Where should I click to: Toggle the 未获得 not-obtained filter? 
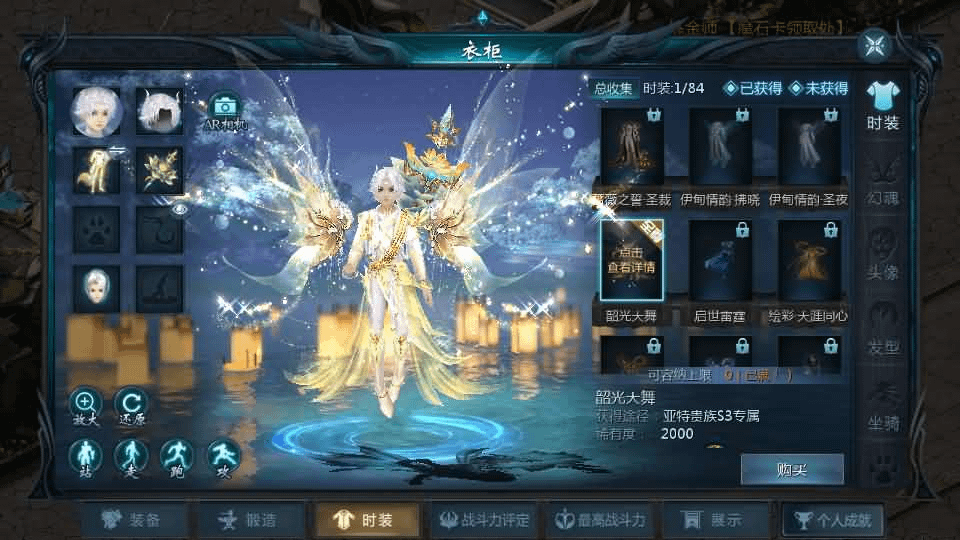click(819, 88)
